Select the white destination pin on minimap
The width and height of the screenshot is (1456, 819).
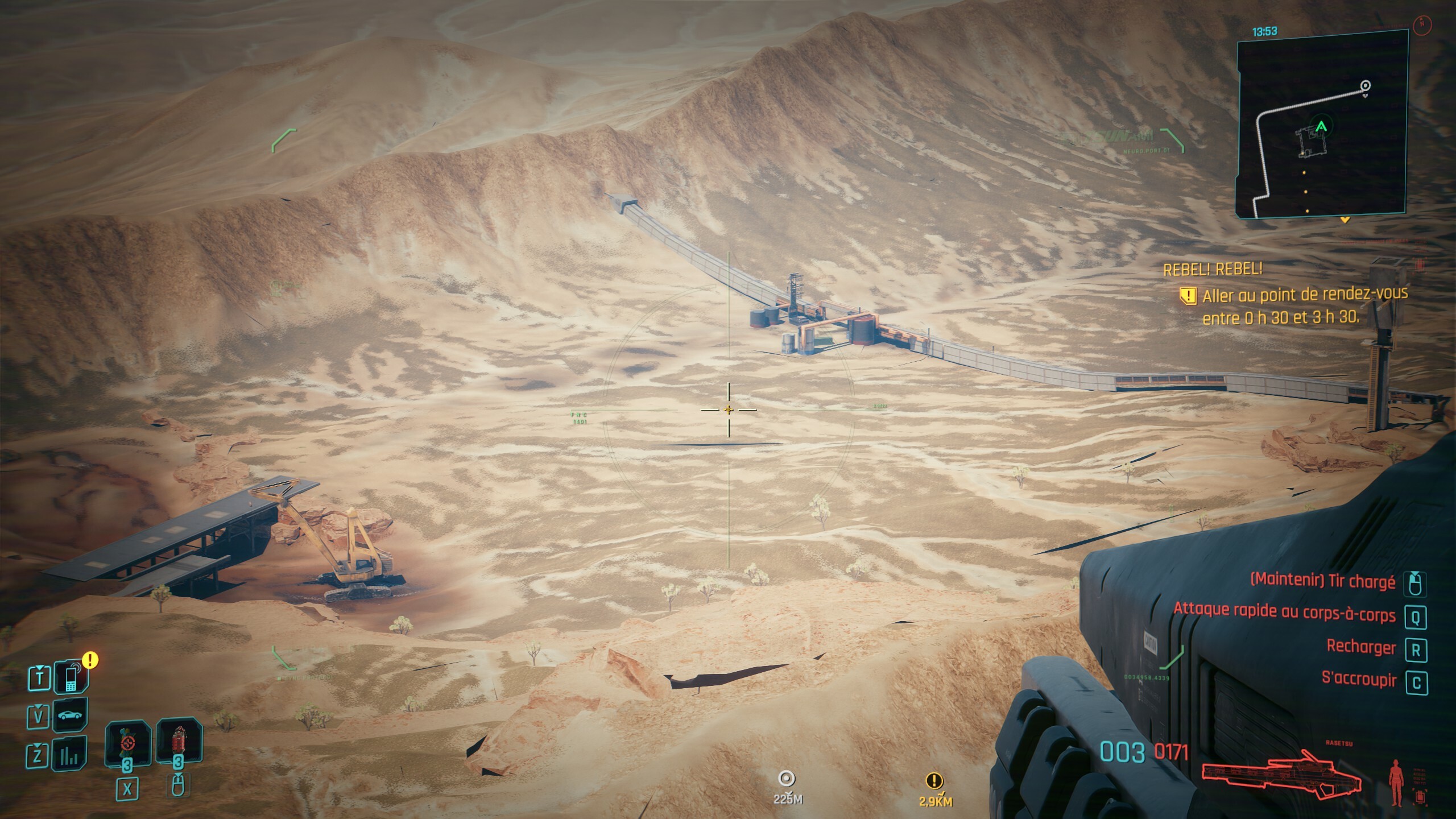[1365, 86]
